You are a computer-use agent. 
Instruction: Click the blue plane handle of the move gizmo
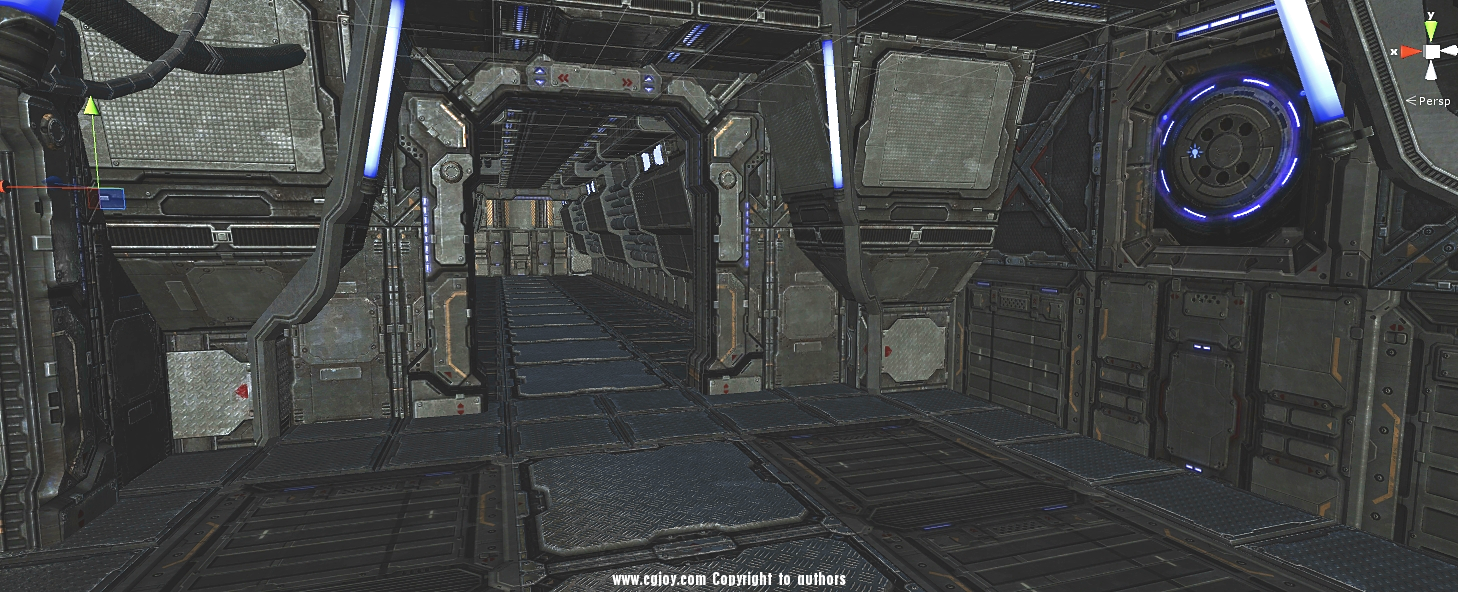[x=111, y=198]
